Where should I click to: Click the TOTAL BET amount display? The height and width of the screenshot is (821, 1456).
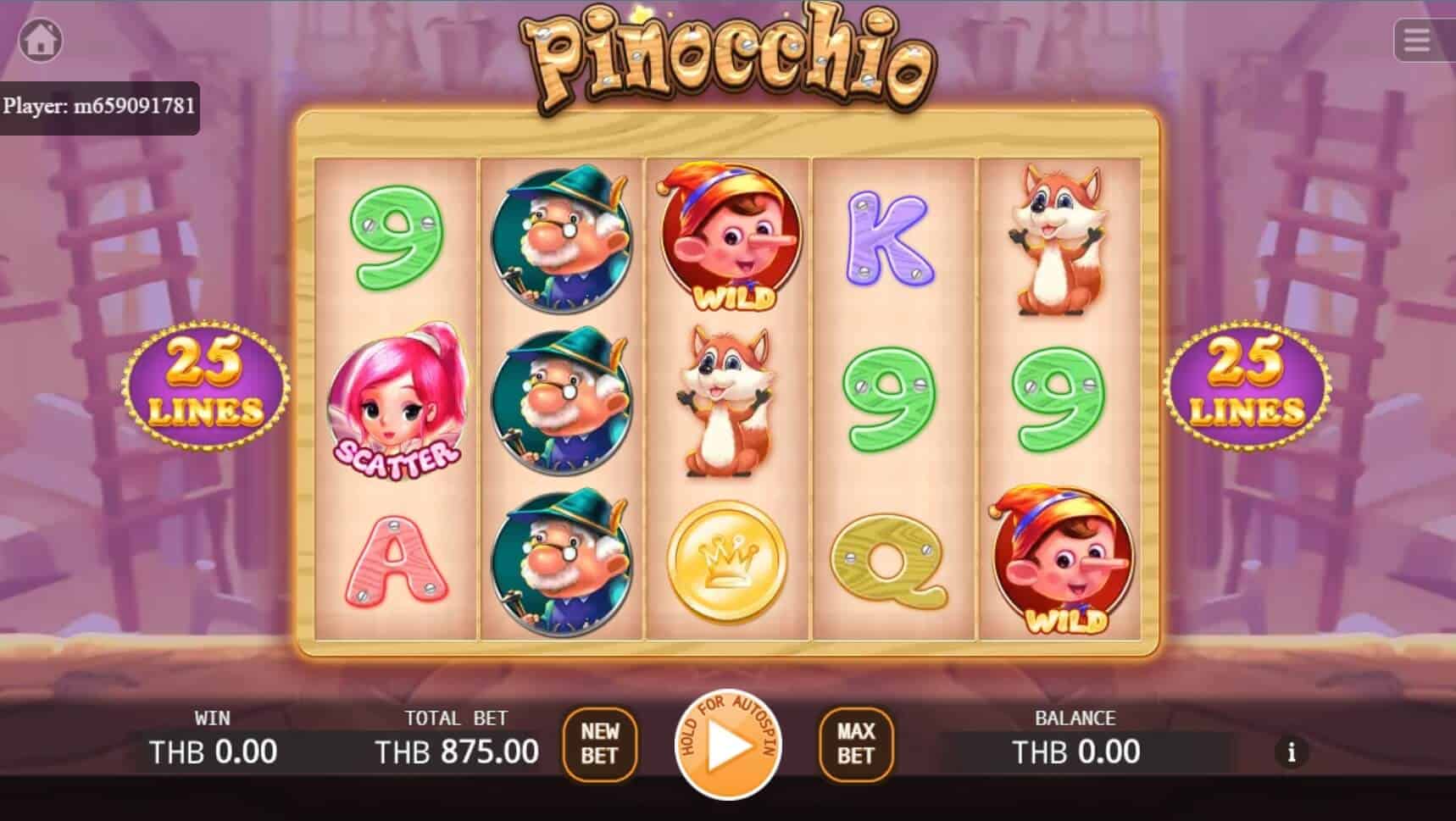point(456,751)
